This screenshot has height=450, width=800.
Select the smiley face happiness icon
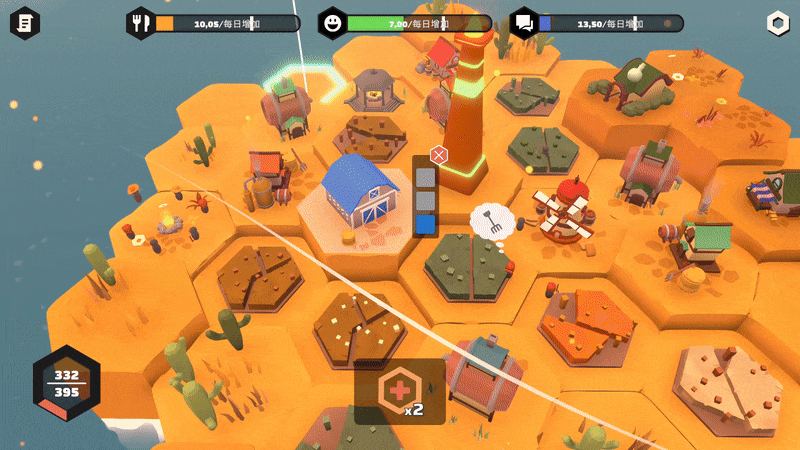coord(333,22)
